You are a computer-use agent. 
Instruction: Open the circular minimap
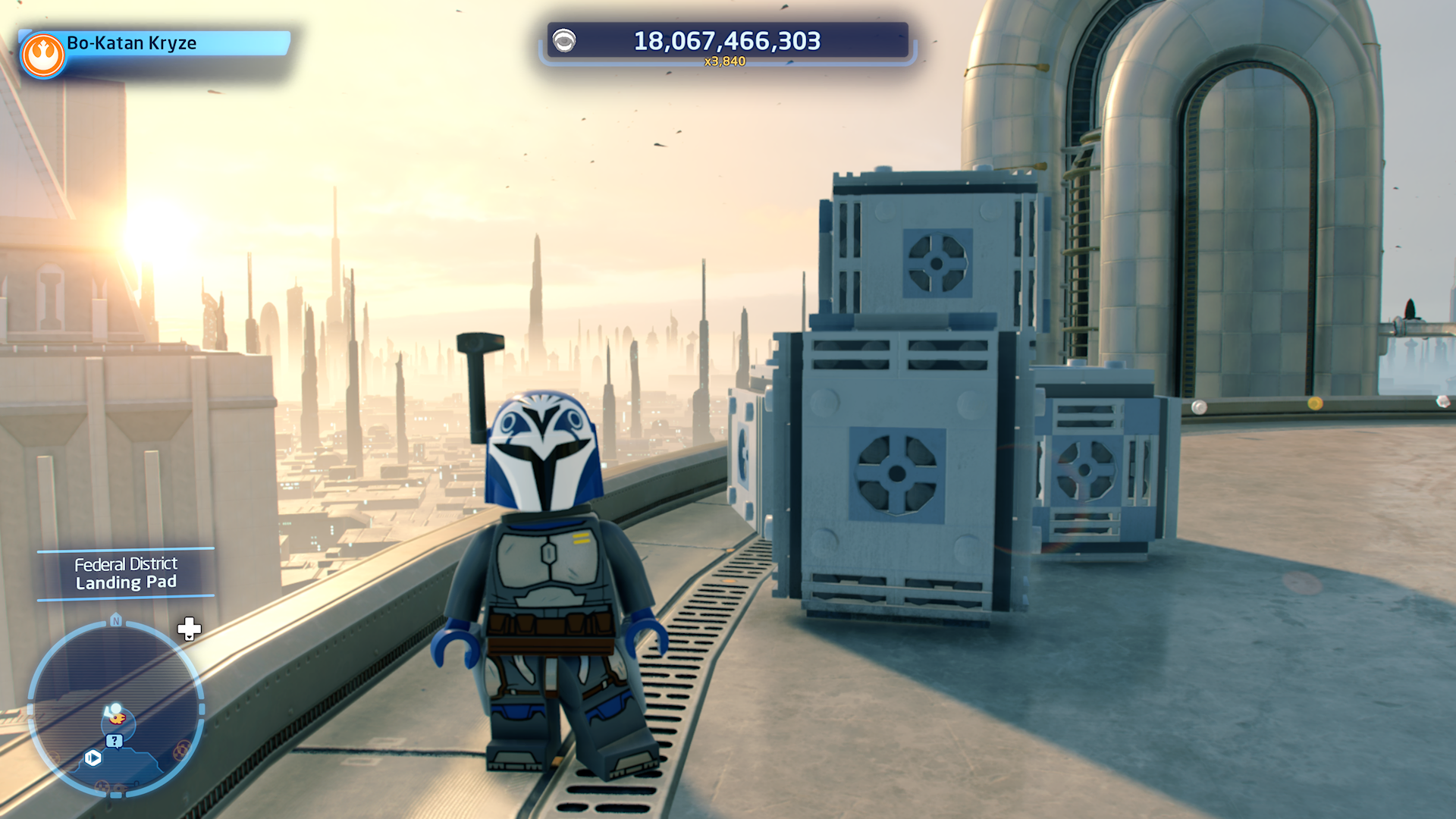116,709
